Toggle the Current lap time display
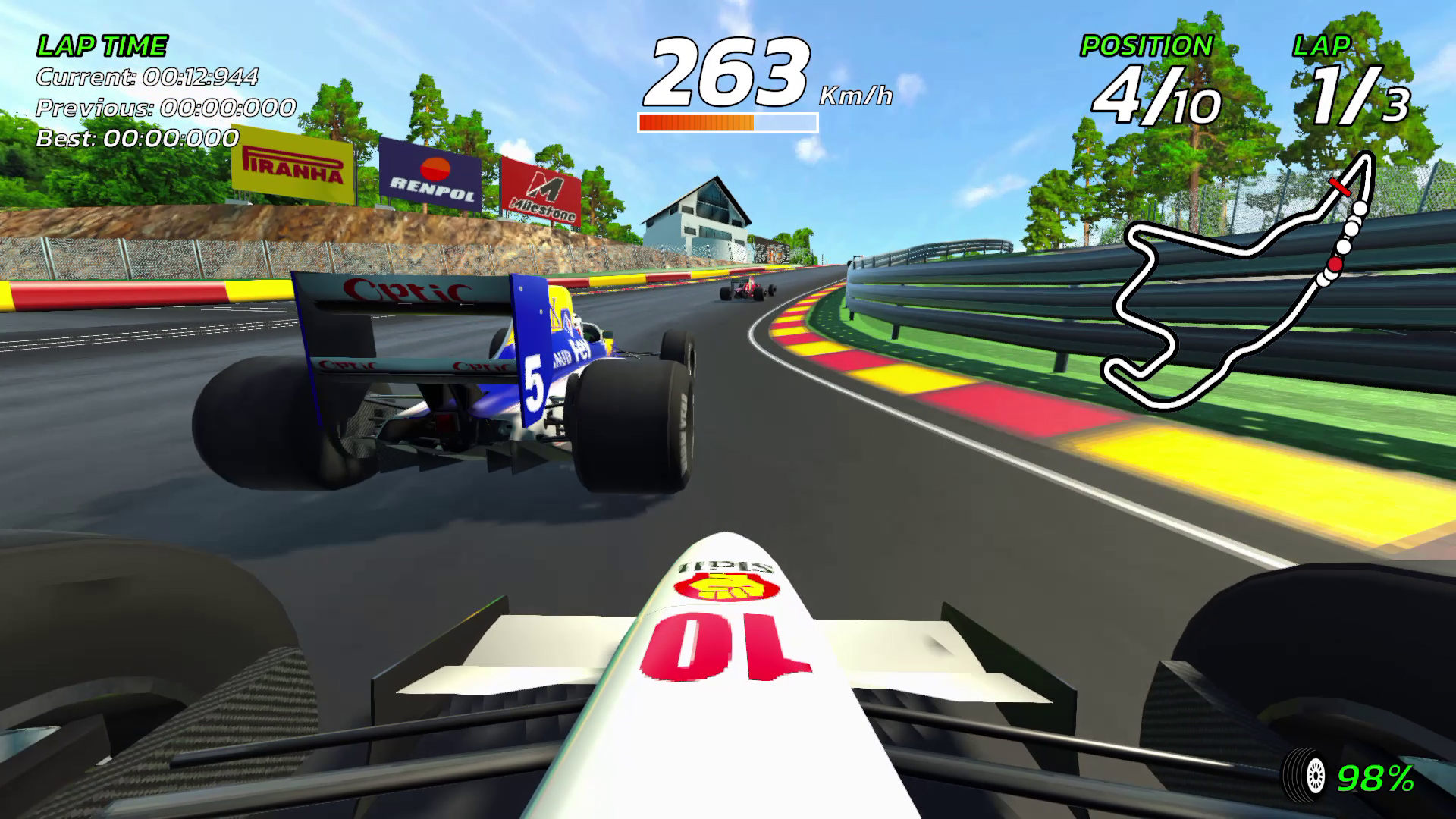Screen dimensions: 1456x819 point(149,77)
